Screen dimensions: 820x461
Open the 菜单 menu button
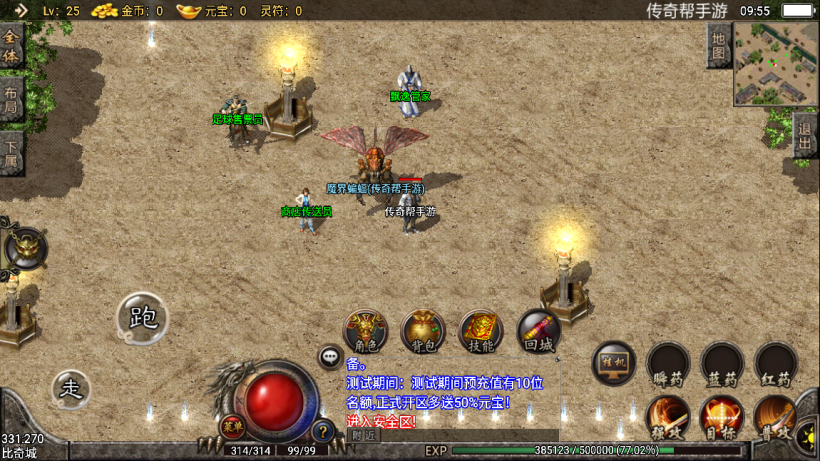tap(232, 427)
